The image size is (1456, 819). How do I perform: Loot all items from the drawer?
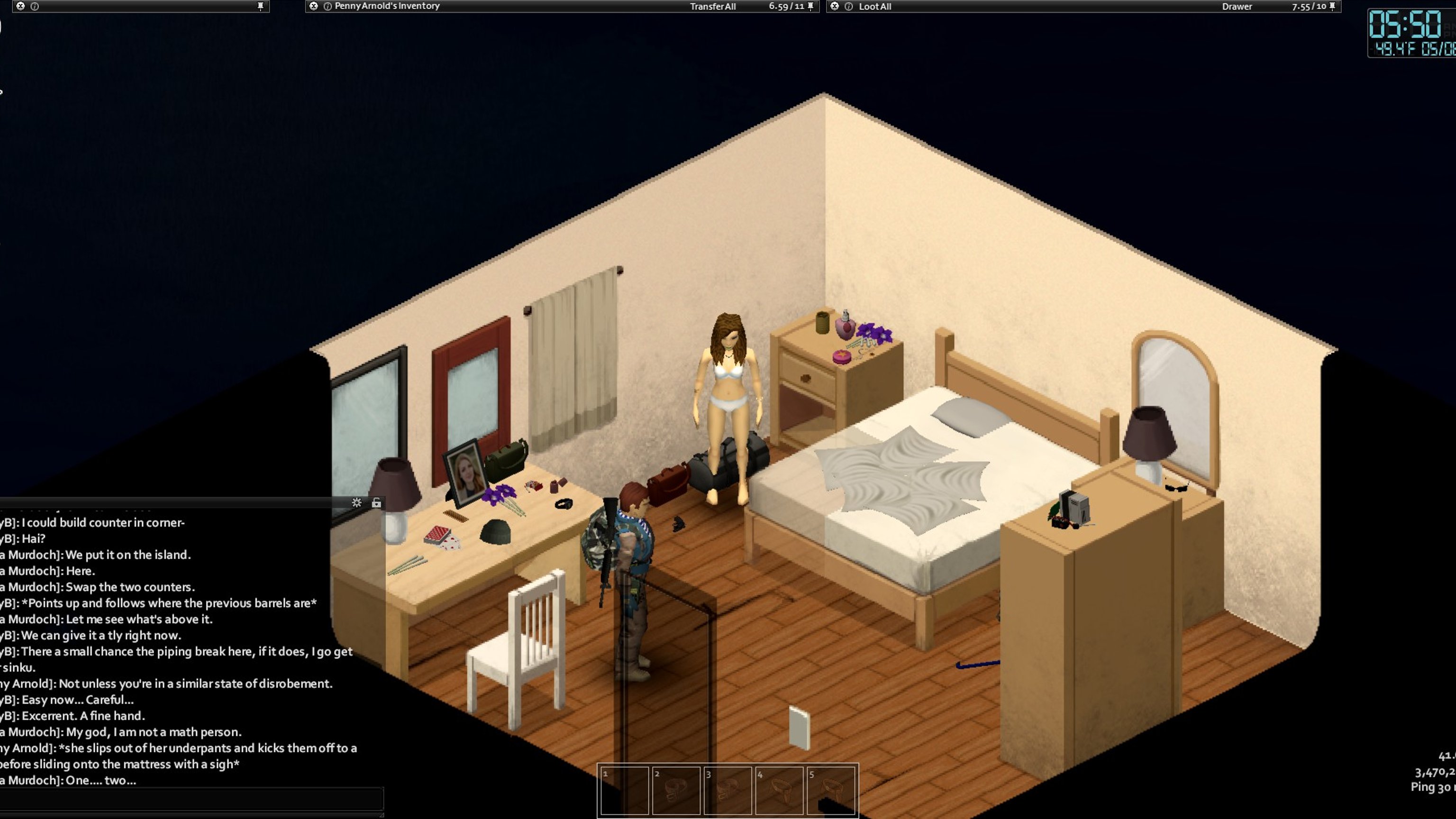(874, 7)
